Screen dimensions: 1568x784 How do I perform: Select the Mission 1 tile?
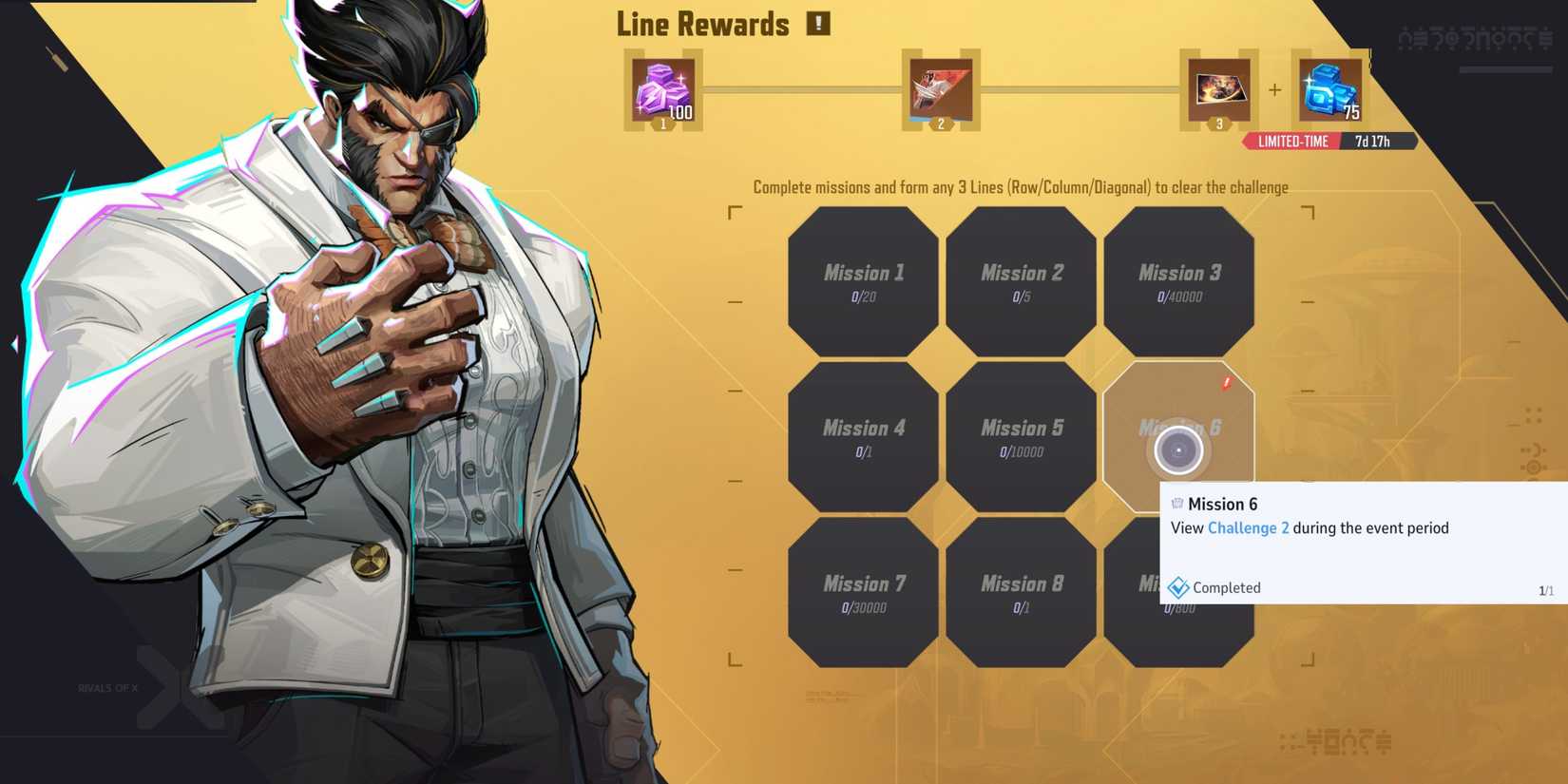pos(862,278)
